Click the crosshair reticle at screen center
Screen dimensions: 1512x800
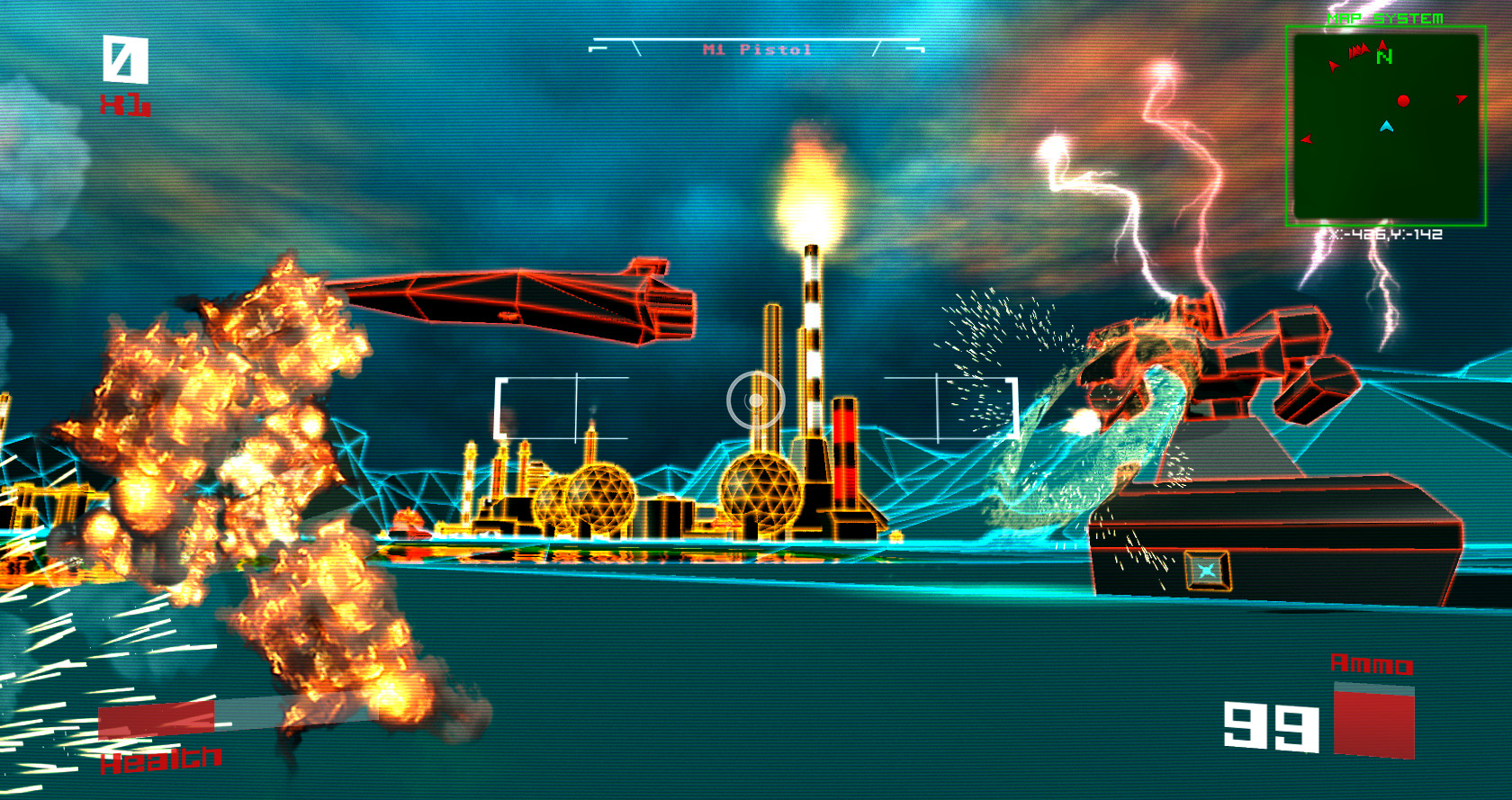[756, 400]
